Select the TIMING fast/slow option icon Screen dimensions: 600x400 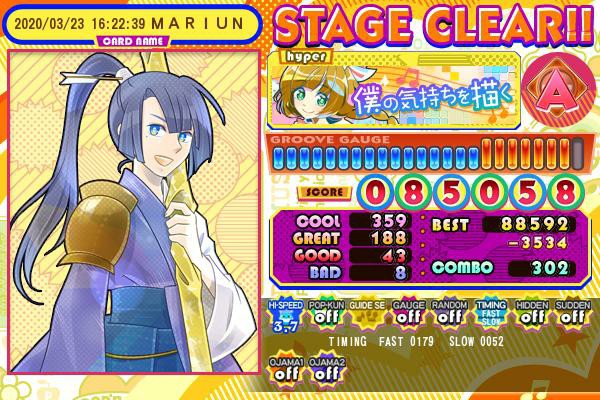click(x=489, y=313)
